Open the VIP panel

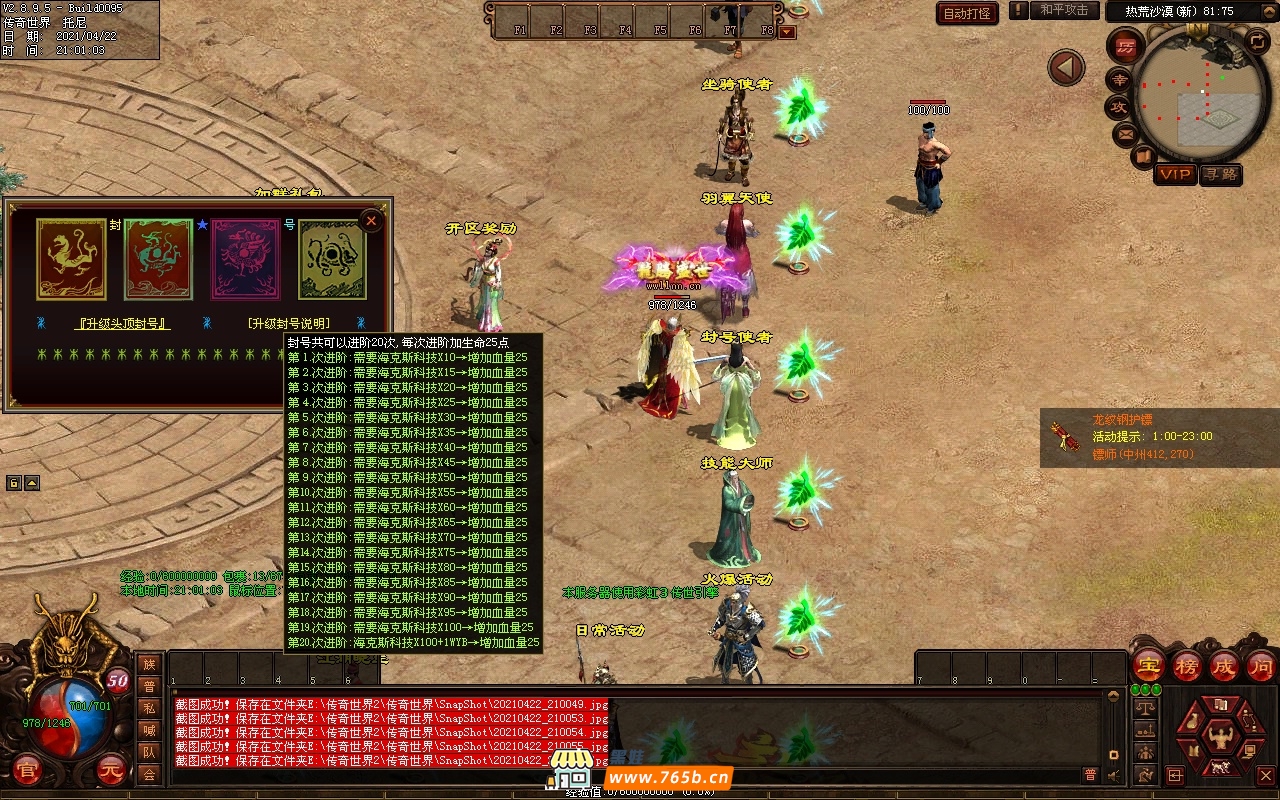[x=1175, y=174]
